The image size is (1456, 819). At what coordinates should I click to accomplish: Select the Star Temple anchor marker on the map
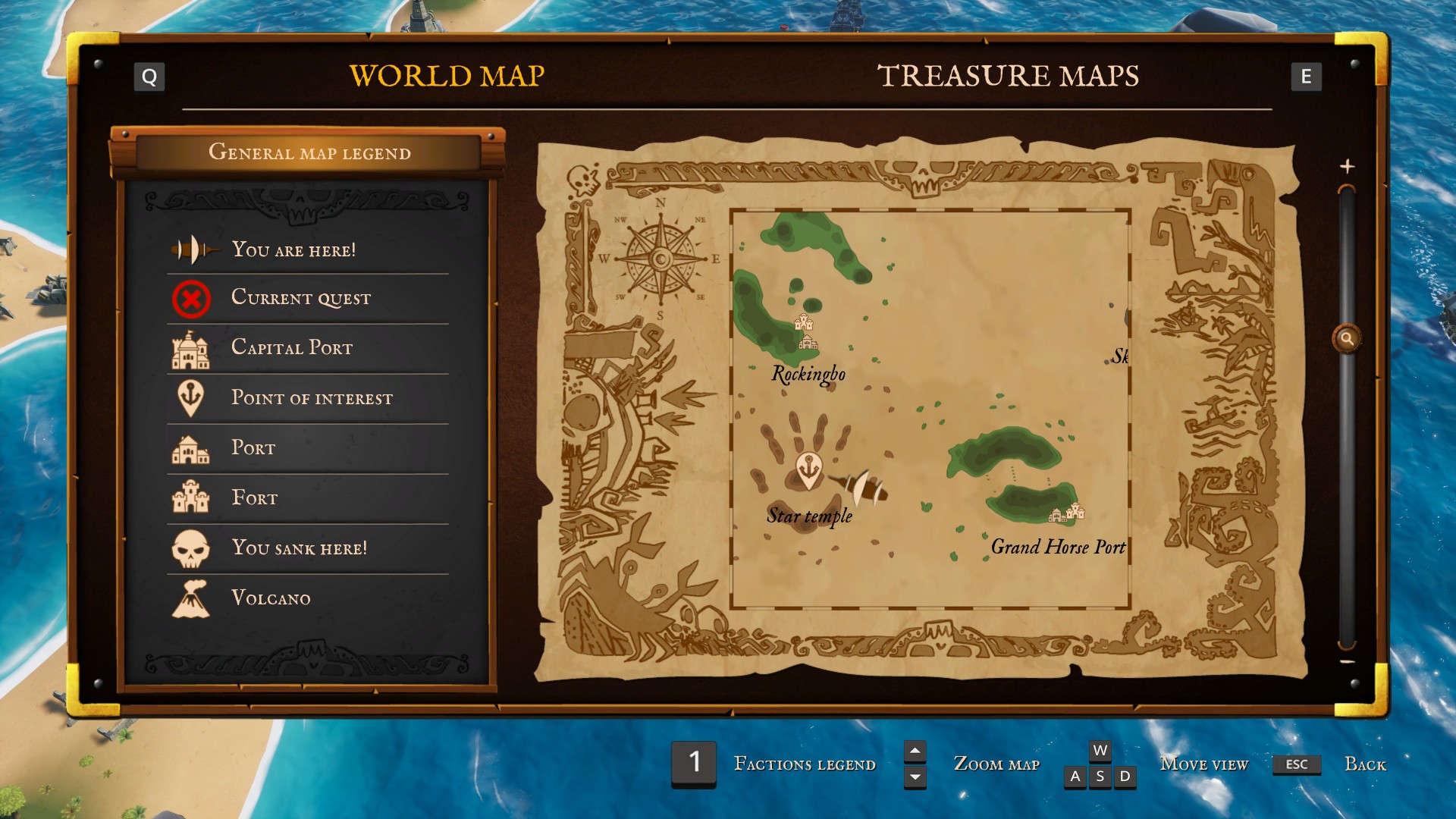(x=808, y=466)
